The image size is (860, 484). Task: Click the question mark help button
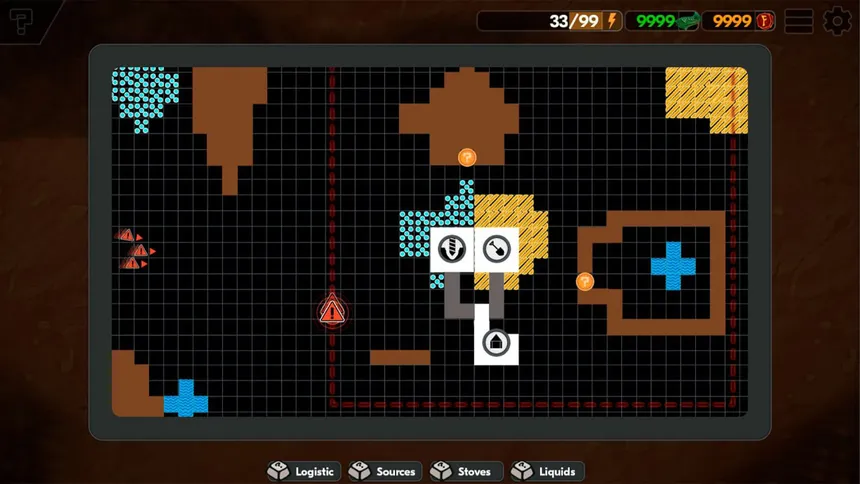click(x=23, y=24)
